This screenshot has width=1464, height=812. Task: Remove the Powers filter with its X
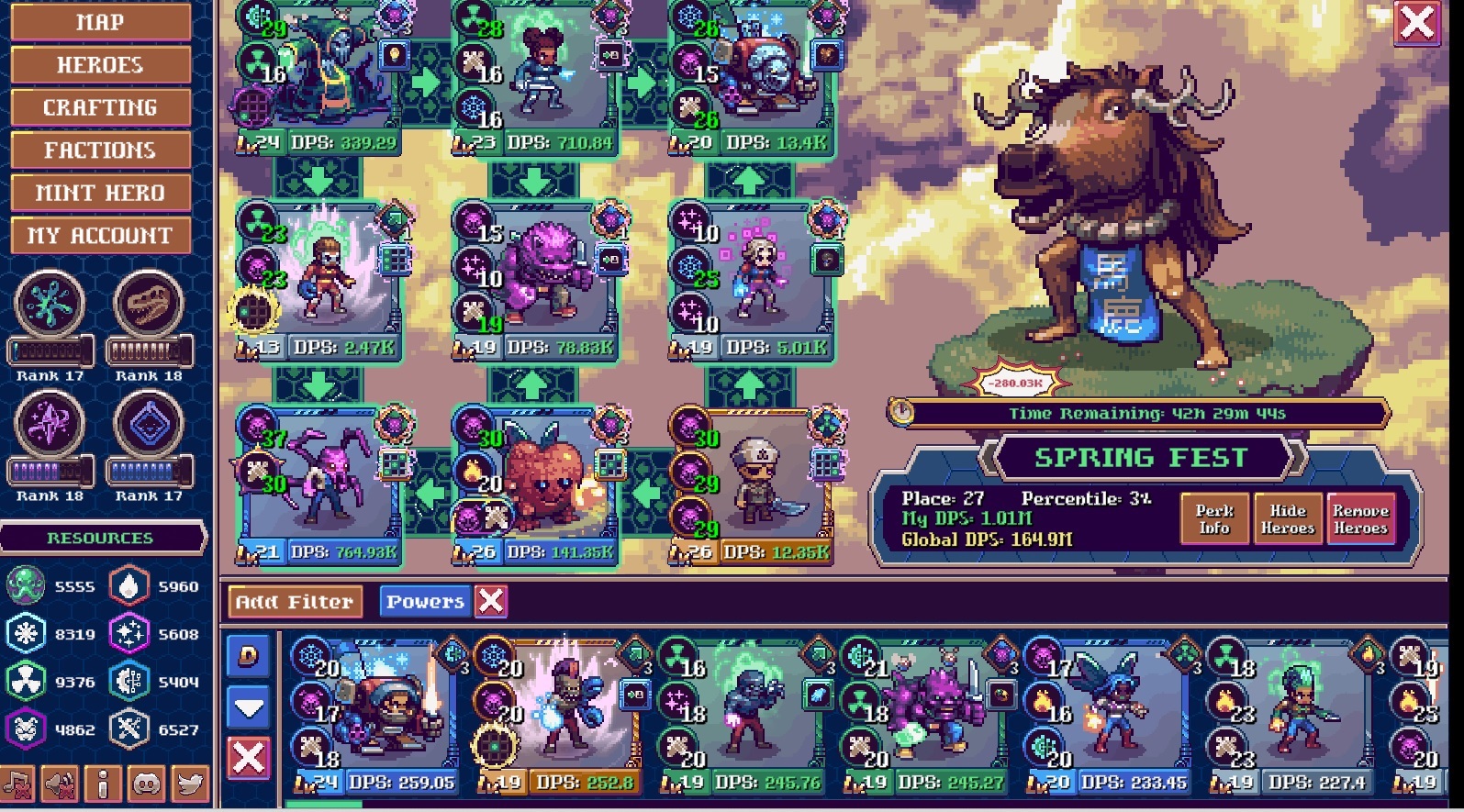click(492, 602)
